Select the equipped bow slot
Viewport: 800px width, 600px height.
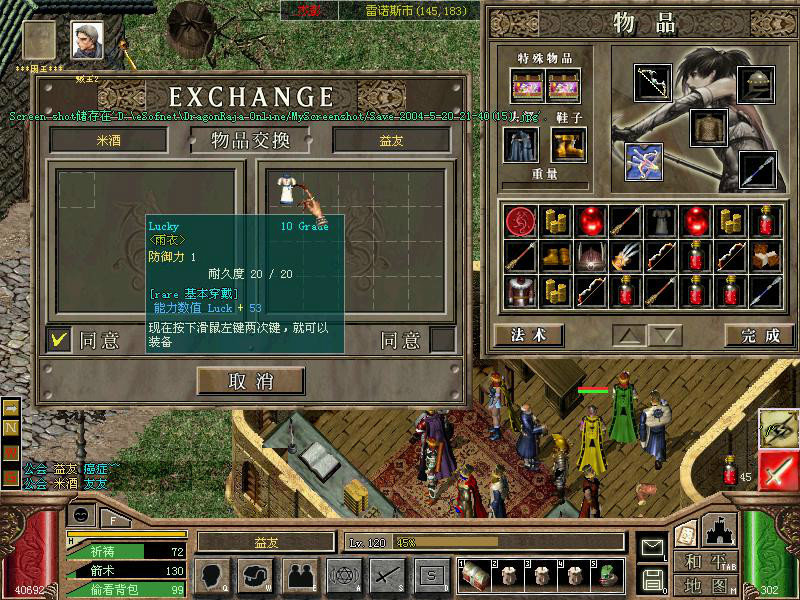(x=653, y=85)
